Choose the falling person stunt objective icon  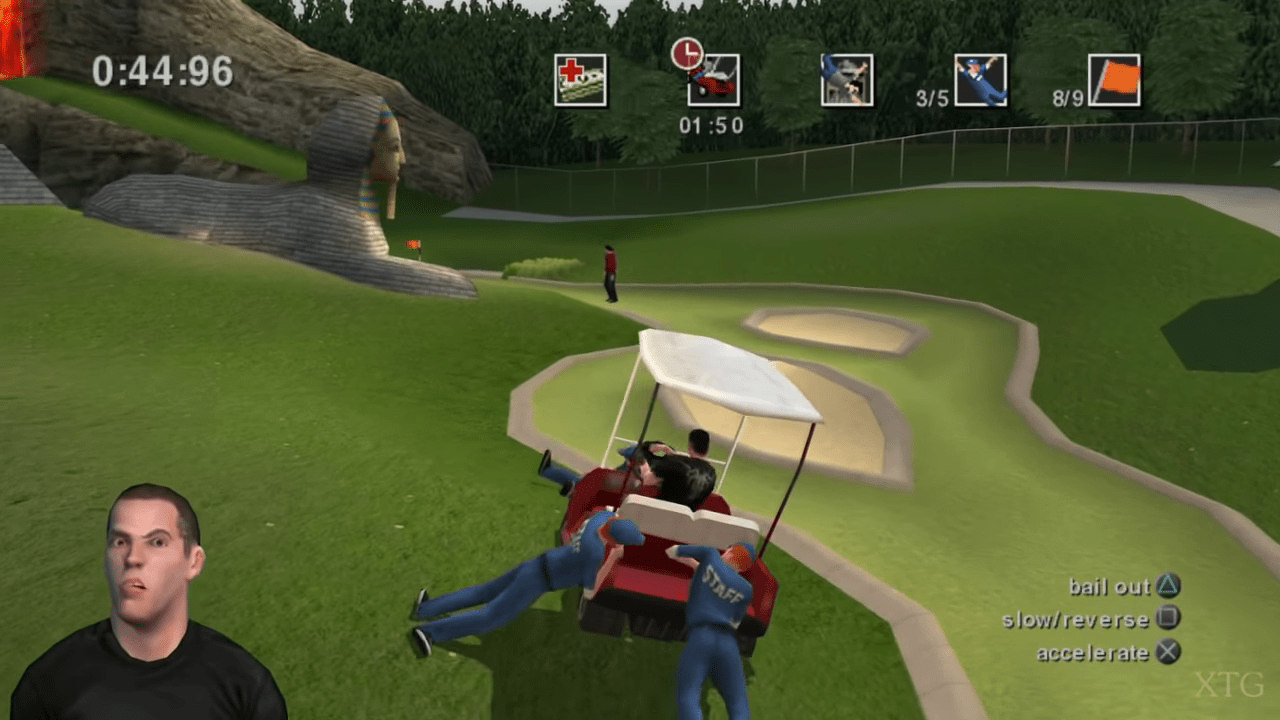pyautogui.click(x=846, y=80)
